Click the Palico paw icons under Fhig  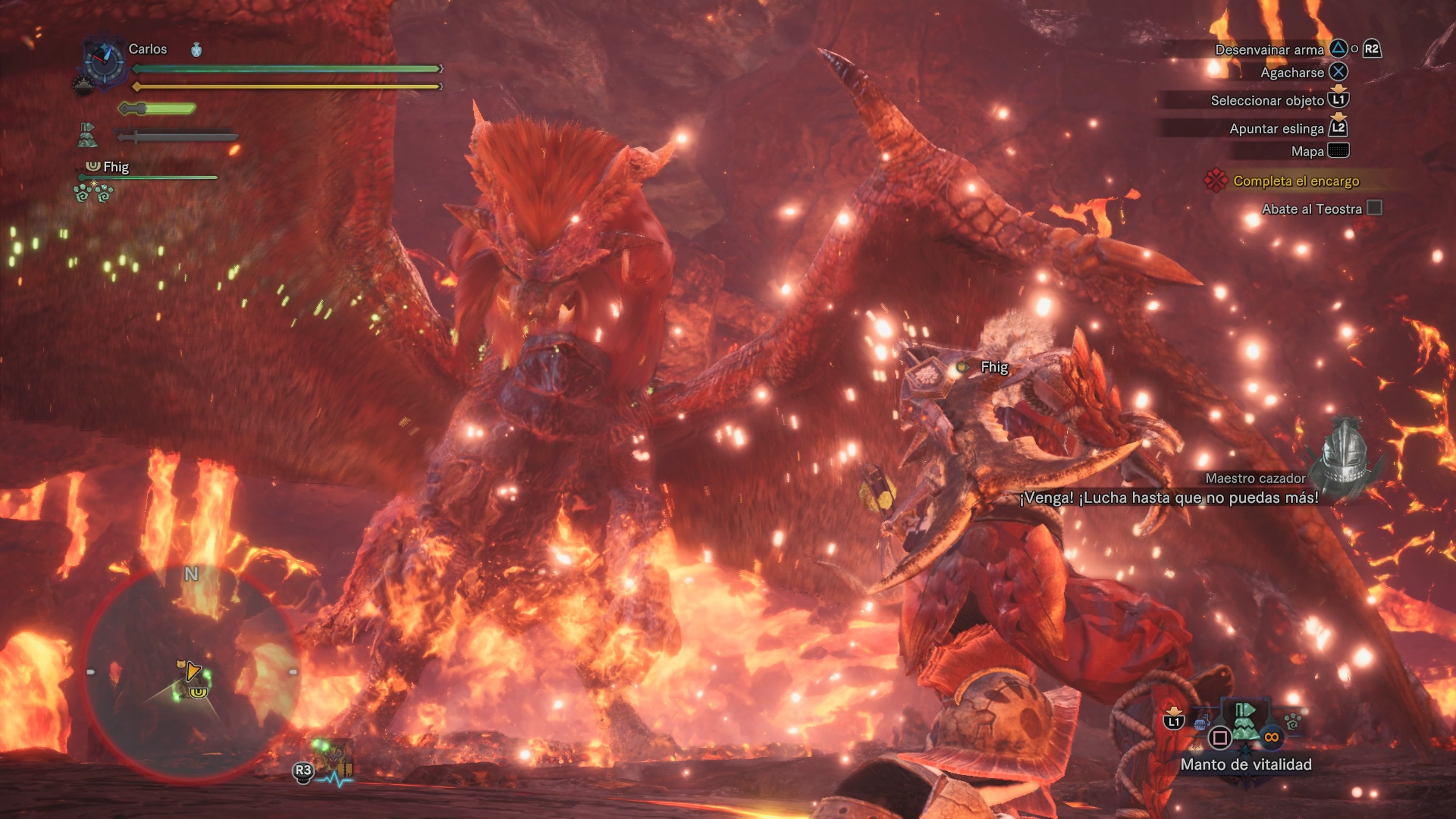93,193
